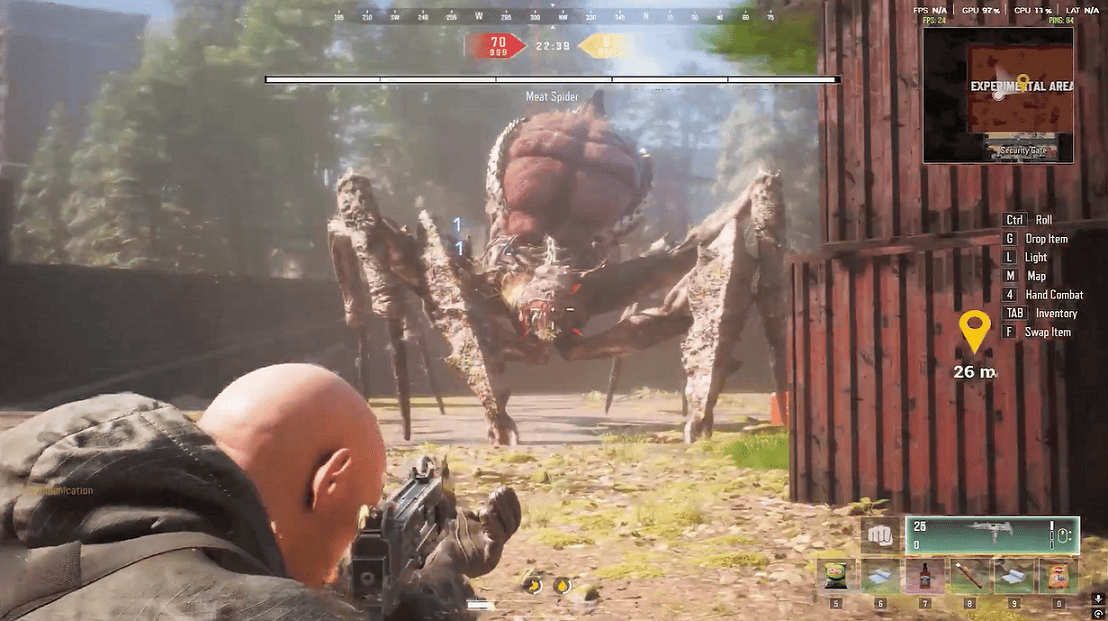
Task: Click the yellow waypoint pin on the minimap
Action: [1022, 82]
